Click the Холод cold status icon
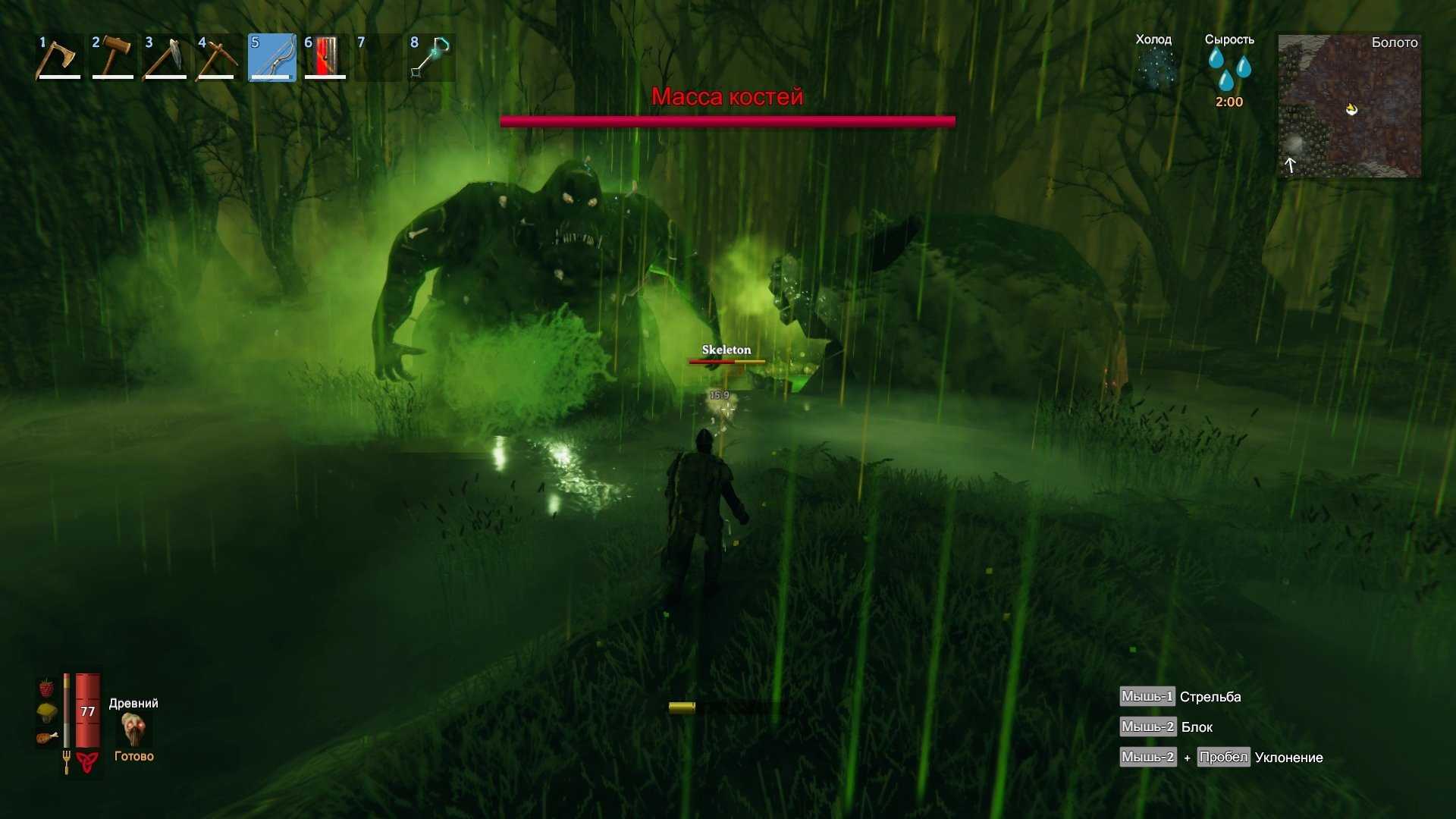Screen dimensions: 1456x819 pyautogui.click(x=1154, y=68)
